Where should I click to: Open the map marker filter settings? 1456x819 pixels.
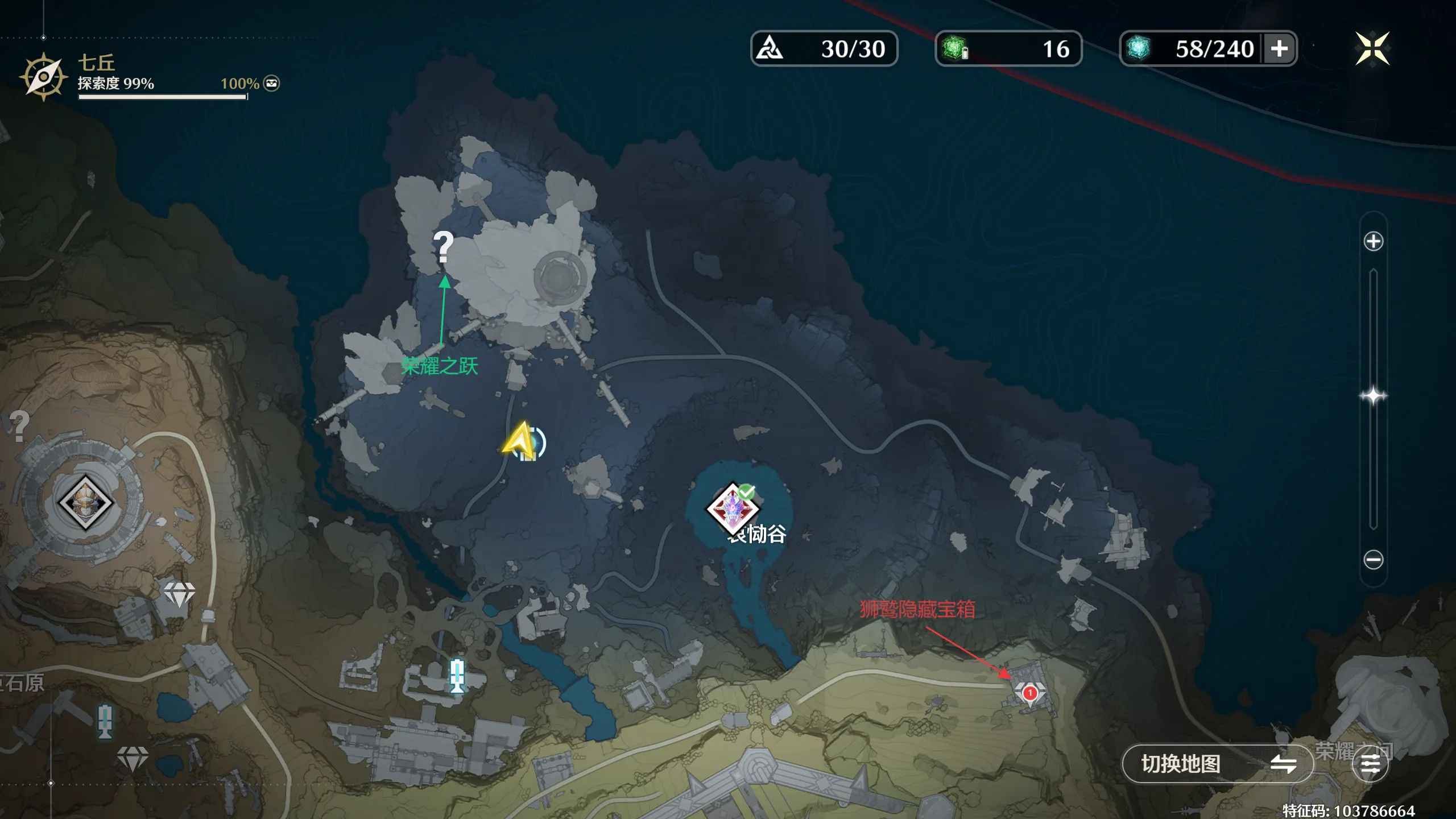pyautogui.click(x=1370, y=764)
